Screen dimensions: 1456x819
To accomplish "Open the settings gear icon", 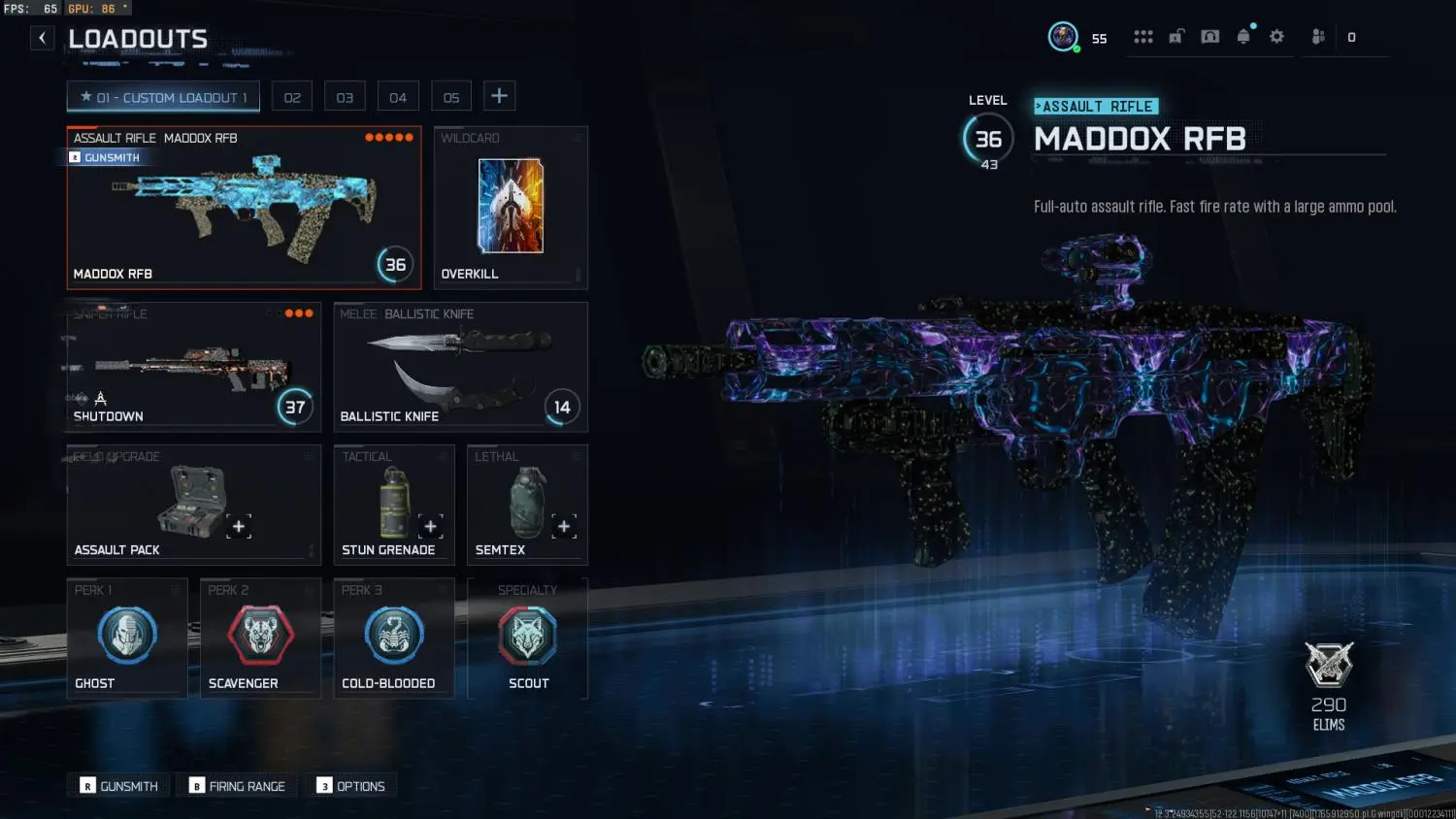I will 1276,36.
